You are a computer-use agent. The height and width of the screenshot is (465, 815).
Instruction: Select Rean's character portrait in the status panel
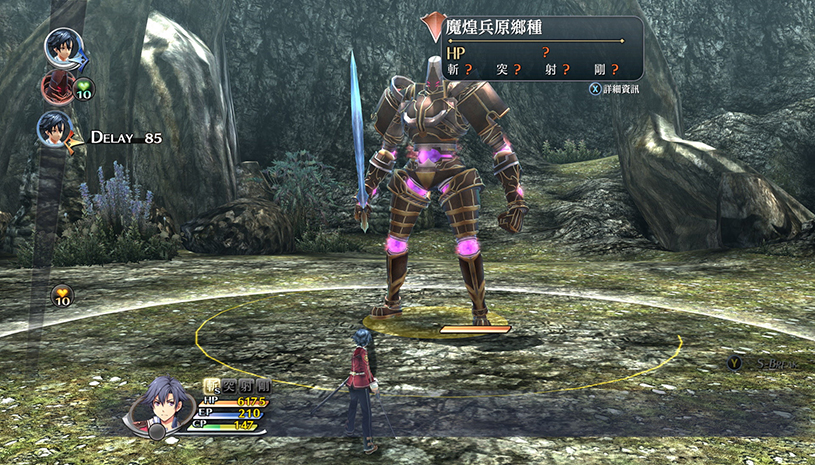(x=167, y=403)
